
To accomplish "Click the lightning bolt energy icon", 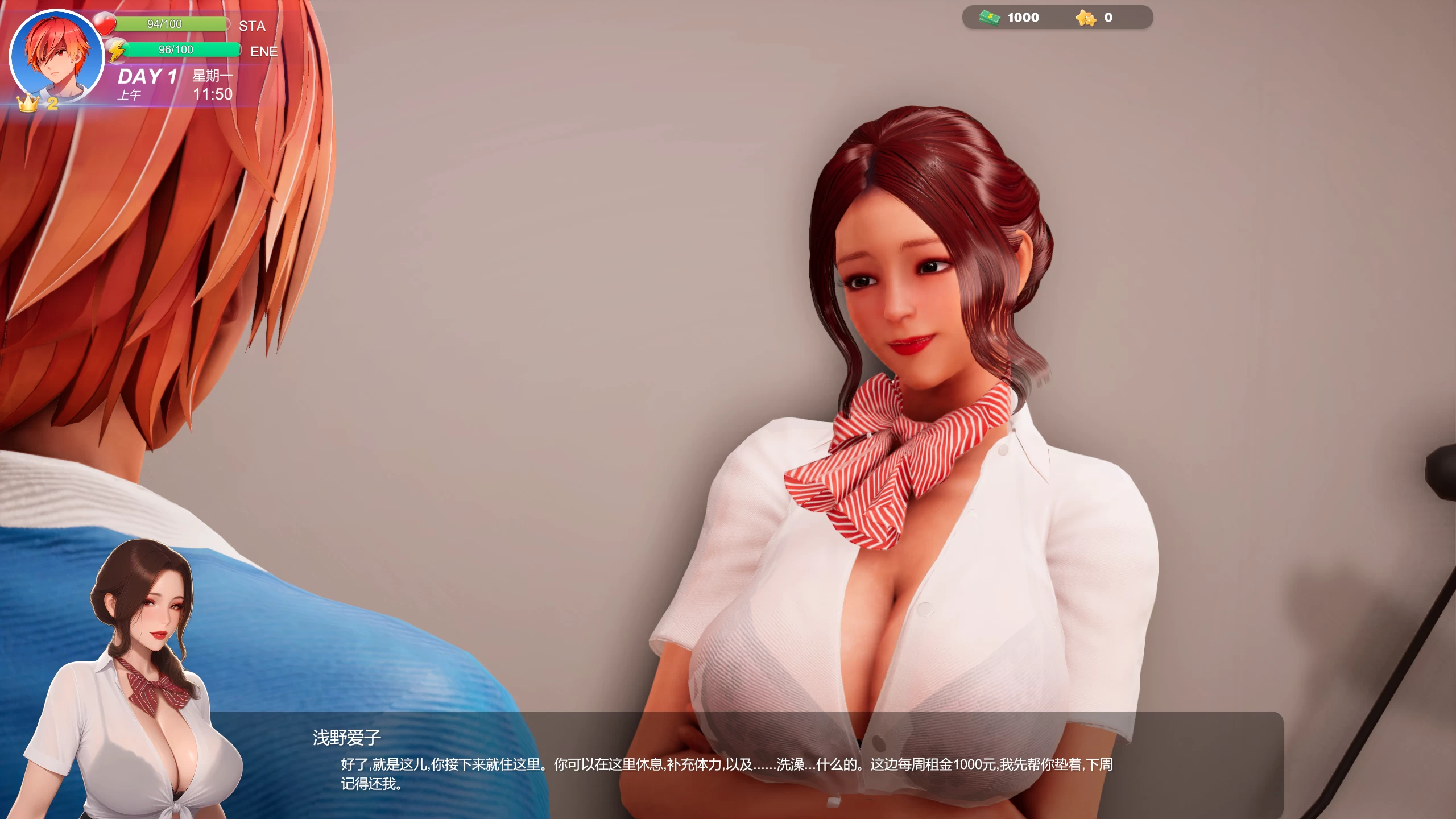I will pyautogui.click(x=118, y=49).
